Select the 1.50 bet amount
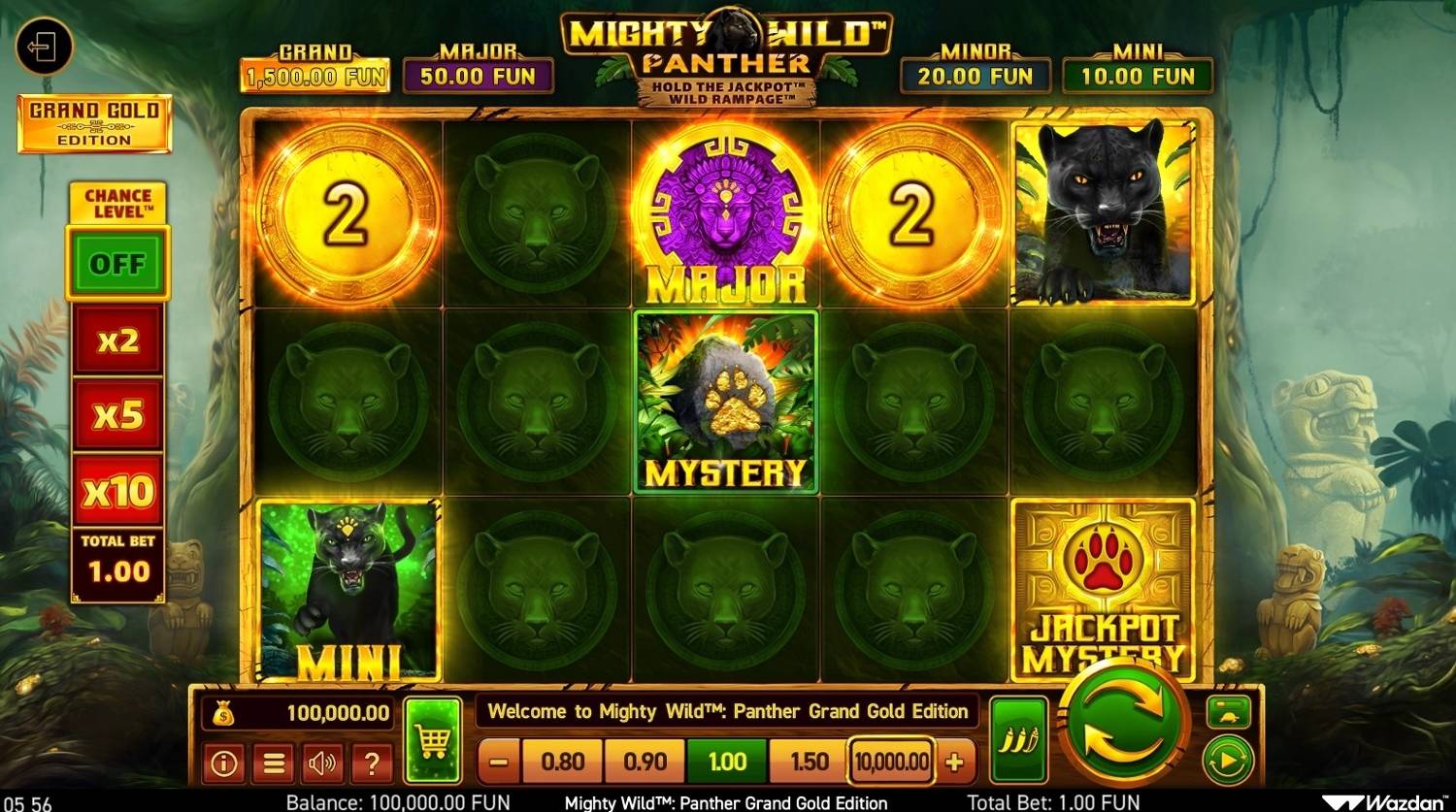The image size is (1456, 812). [x=807, y=762]
